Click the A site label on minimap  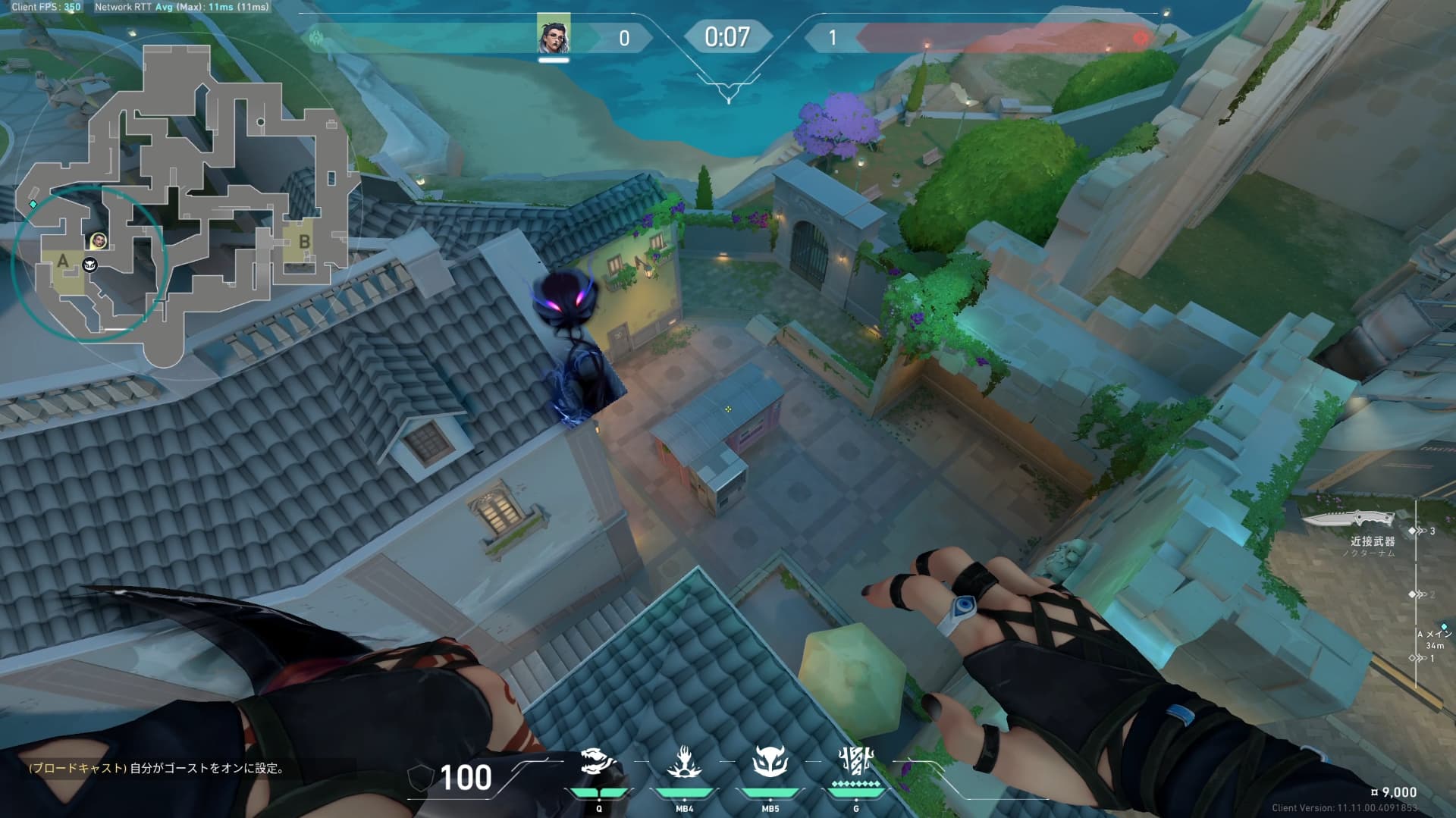tap(63, 262)
